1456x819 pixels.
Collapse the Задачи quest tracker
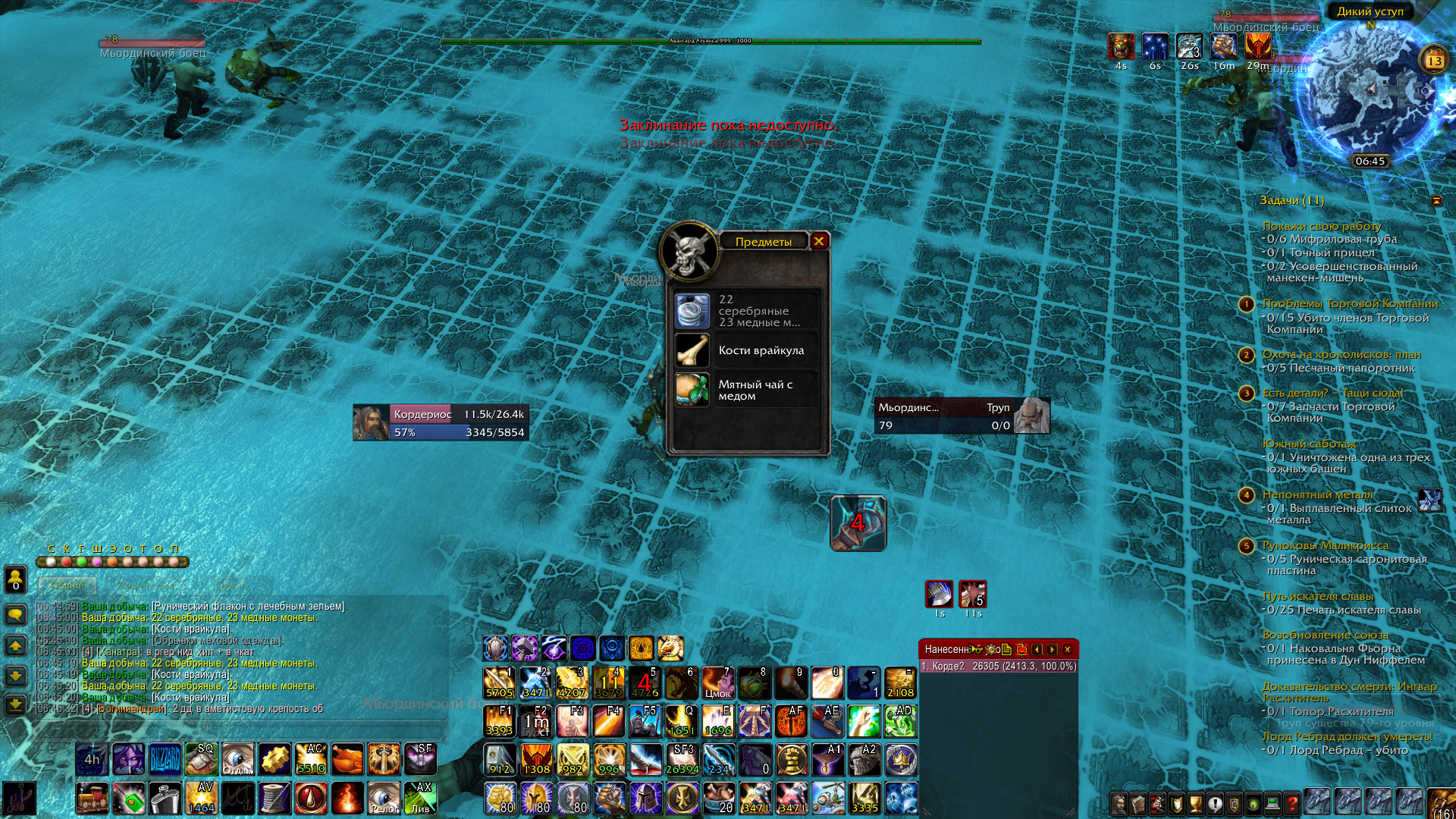[x=1436, y=201]
